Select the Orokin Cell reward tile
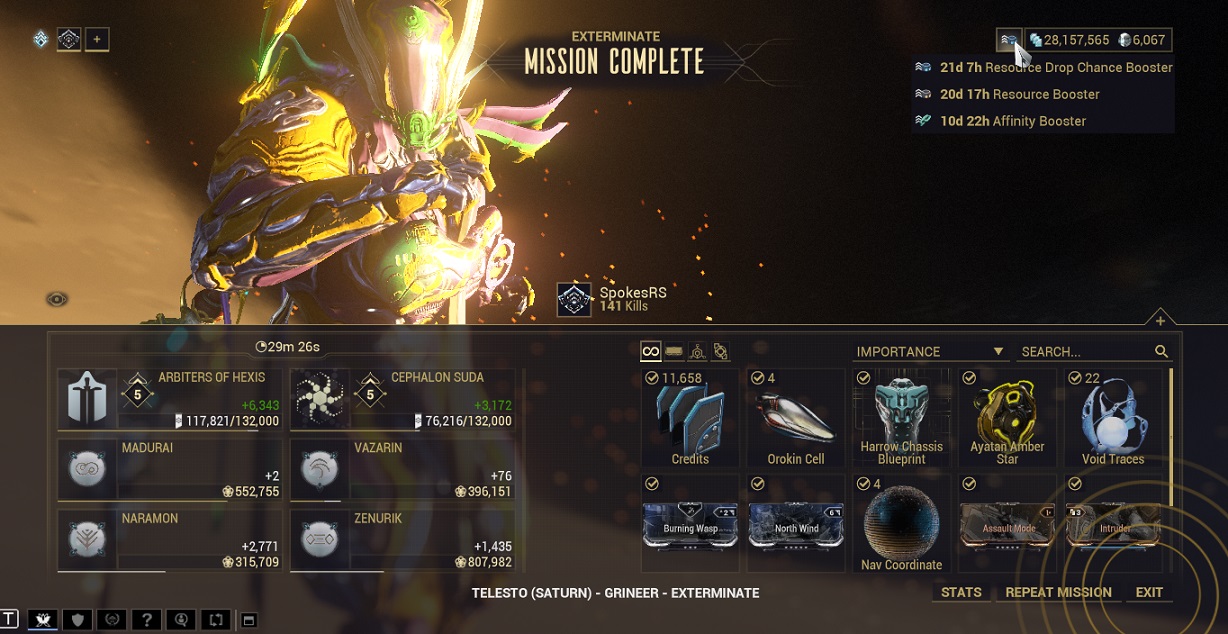 pyautogui.click(x=796, y=418)
